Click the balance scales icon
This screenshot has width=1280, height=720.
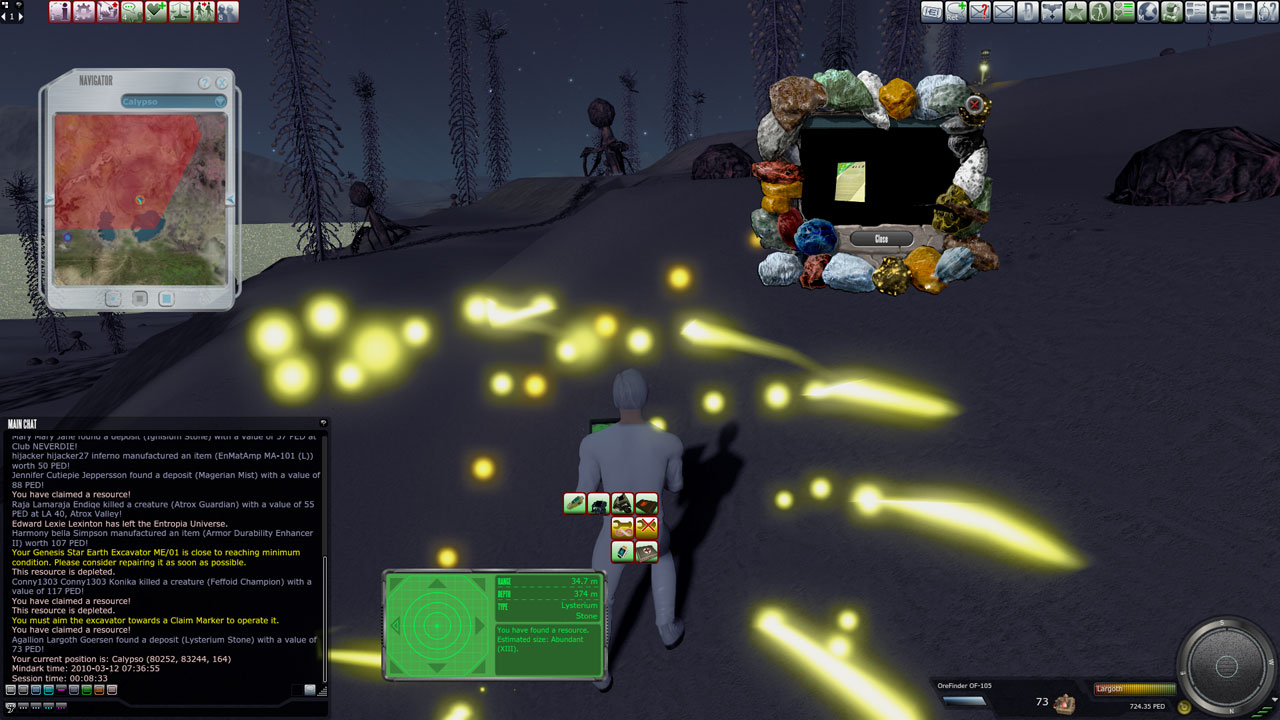(180, 12)
